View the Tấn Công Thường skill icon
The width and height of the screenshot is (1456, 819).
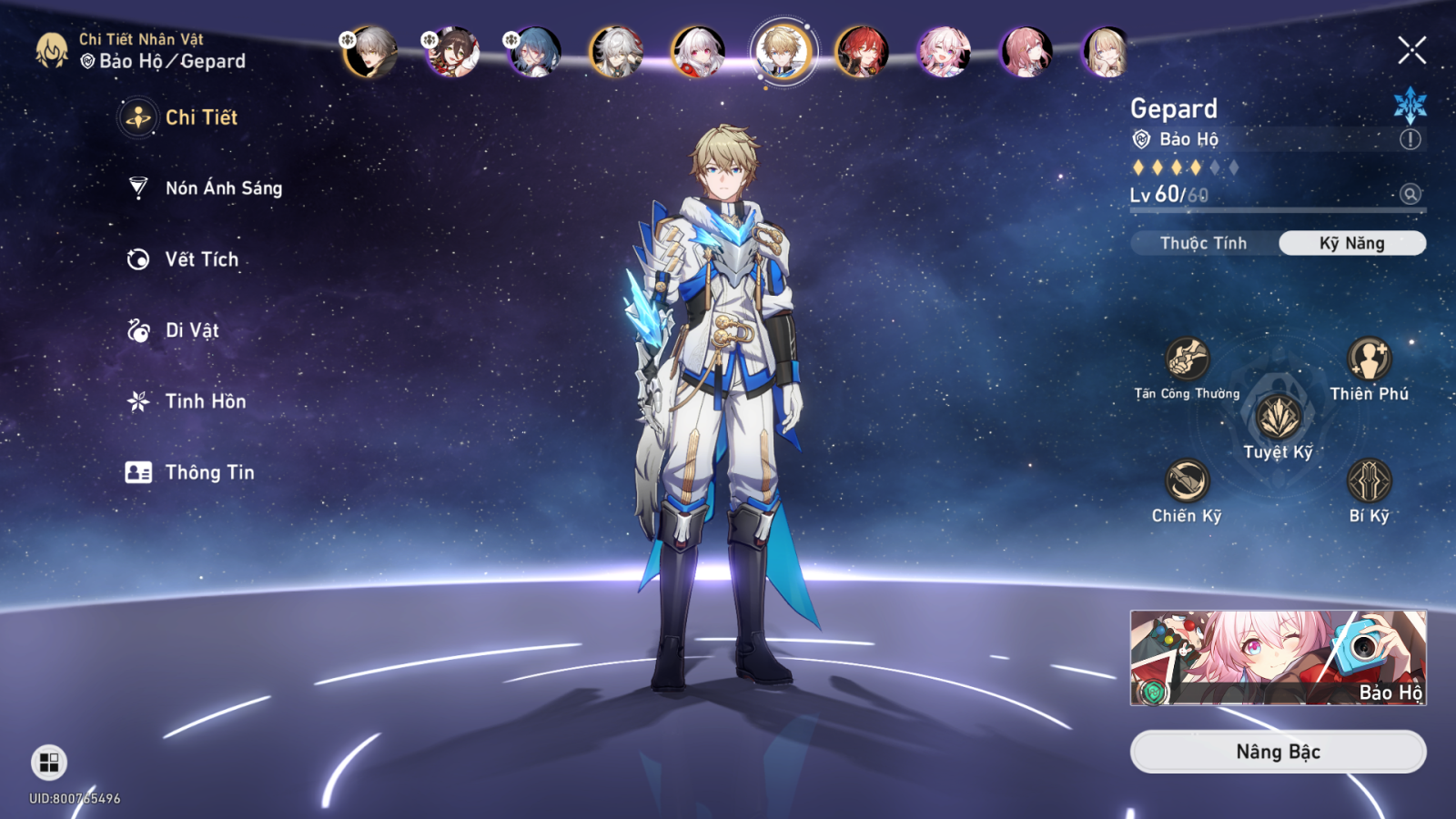click(x=1187, y=359)
